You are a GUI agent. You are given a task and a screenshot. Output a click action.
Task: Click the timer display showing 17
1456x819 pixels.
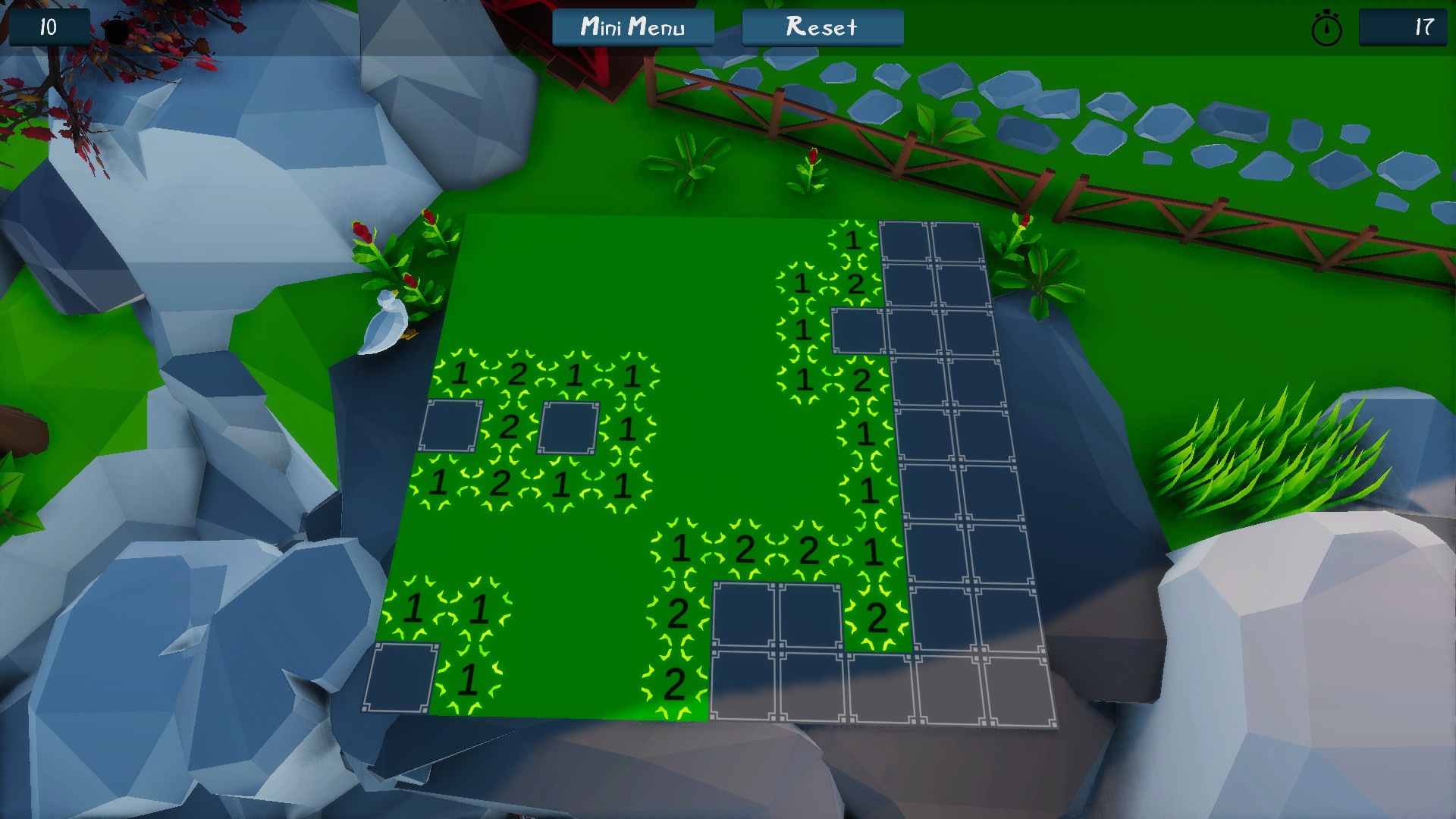click(1403, 29)
